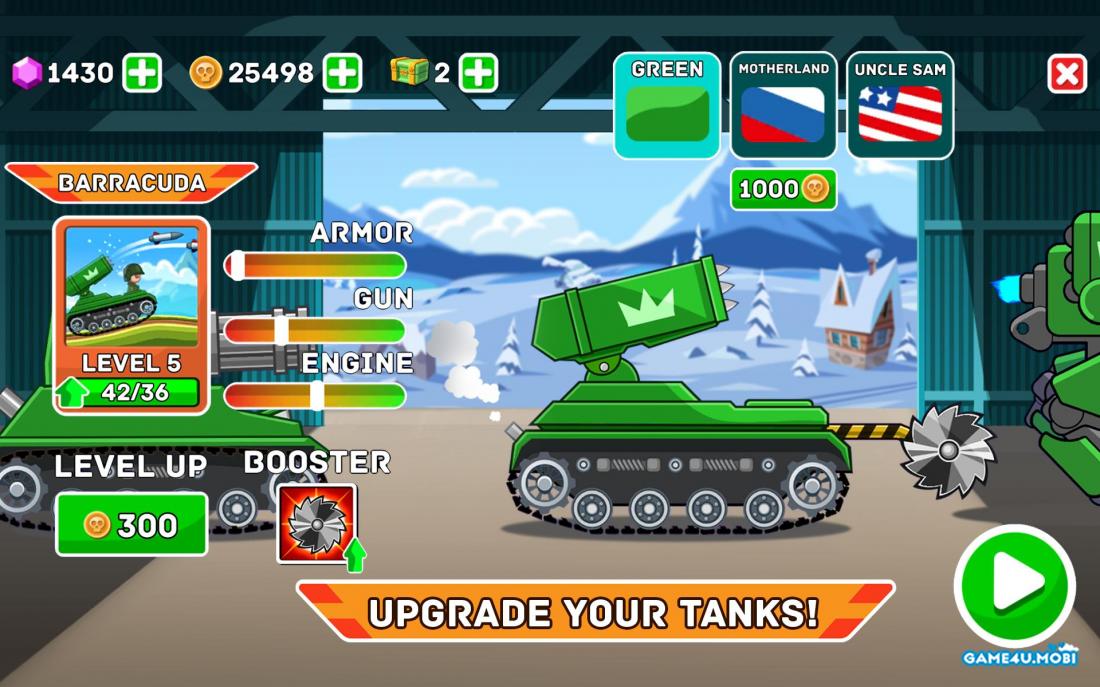Close the tank upgrade screen
Screen dimensions: 1100x687
pos(1067,74)
